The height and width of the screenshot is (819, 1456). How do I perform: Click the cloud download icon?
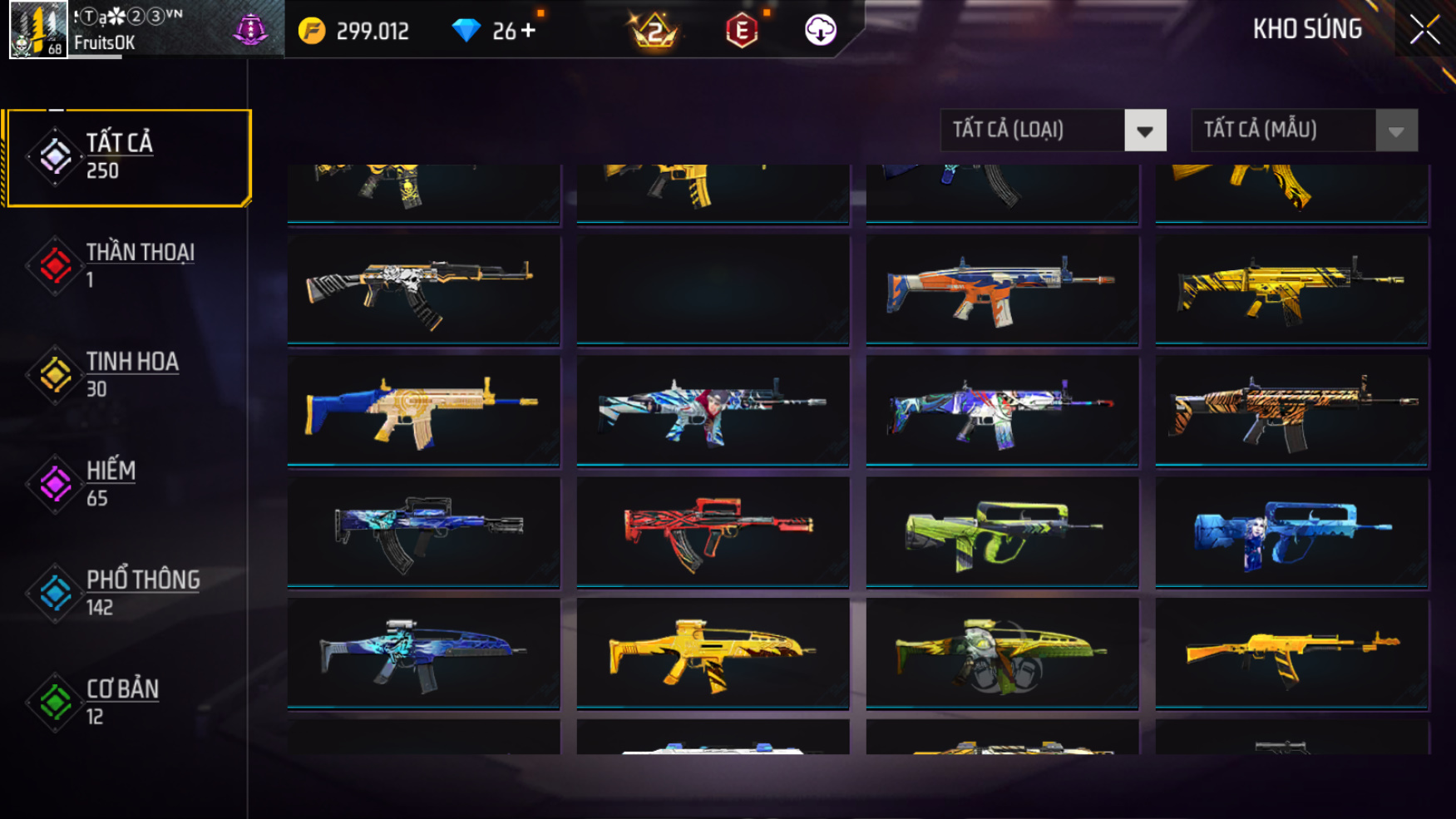[x=820, y=31]
